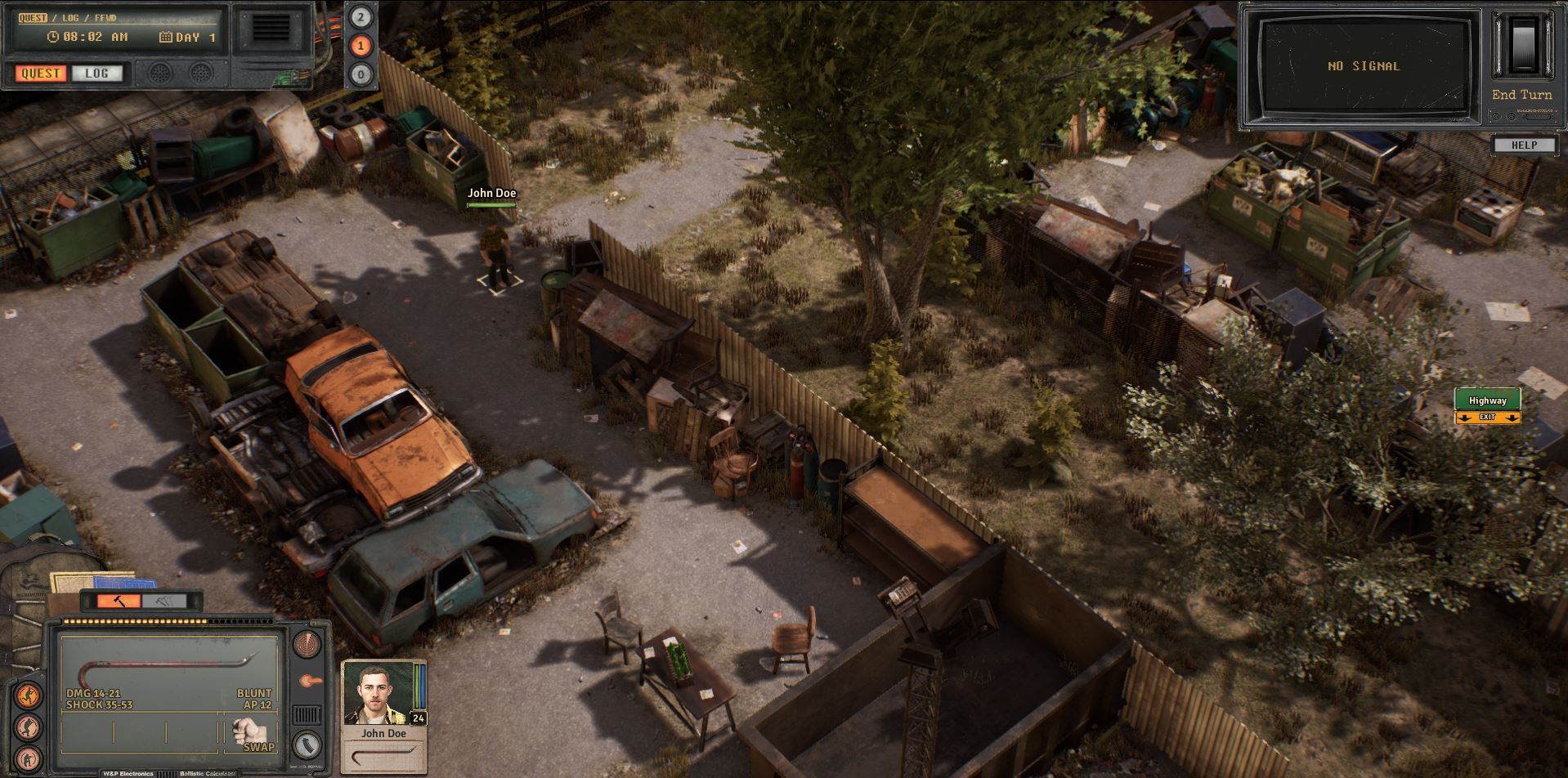
Task: Choose the crouching stance icon
Action: pyautogui.click(x=29, y=727)
